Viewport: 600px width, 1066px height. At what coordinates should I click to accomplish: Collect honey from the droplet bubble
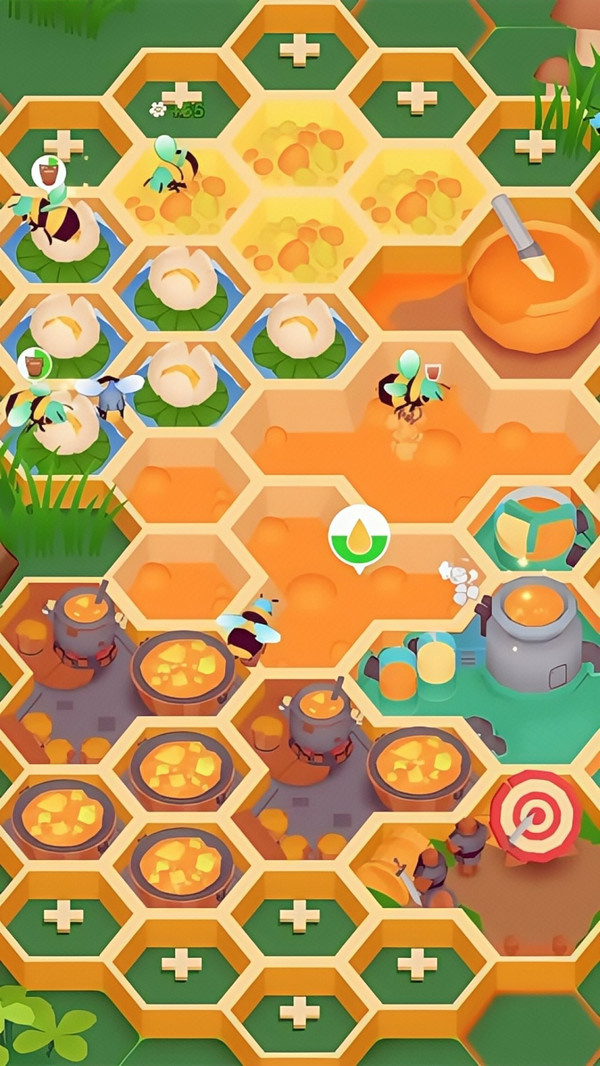pyautogui.click(x=359, y=535)
